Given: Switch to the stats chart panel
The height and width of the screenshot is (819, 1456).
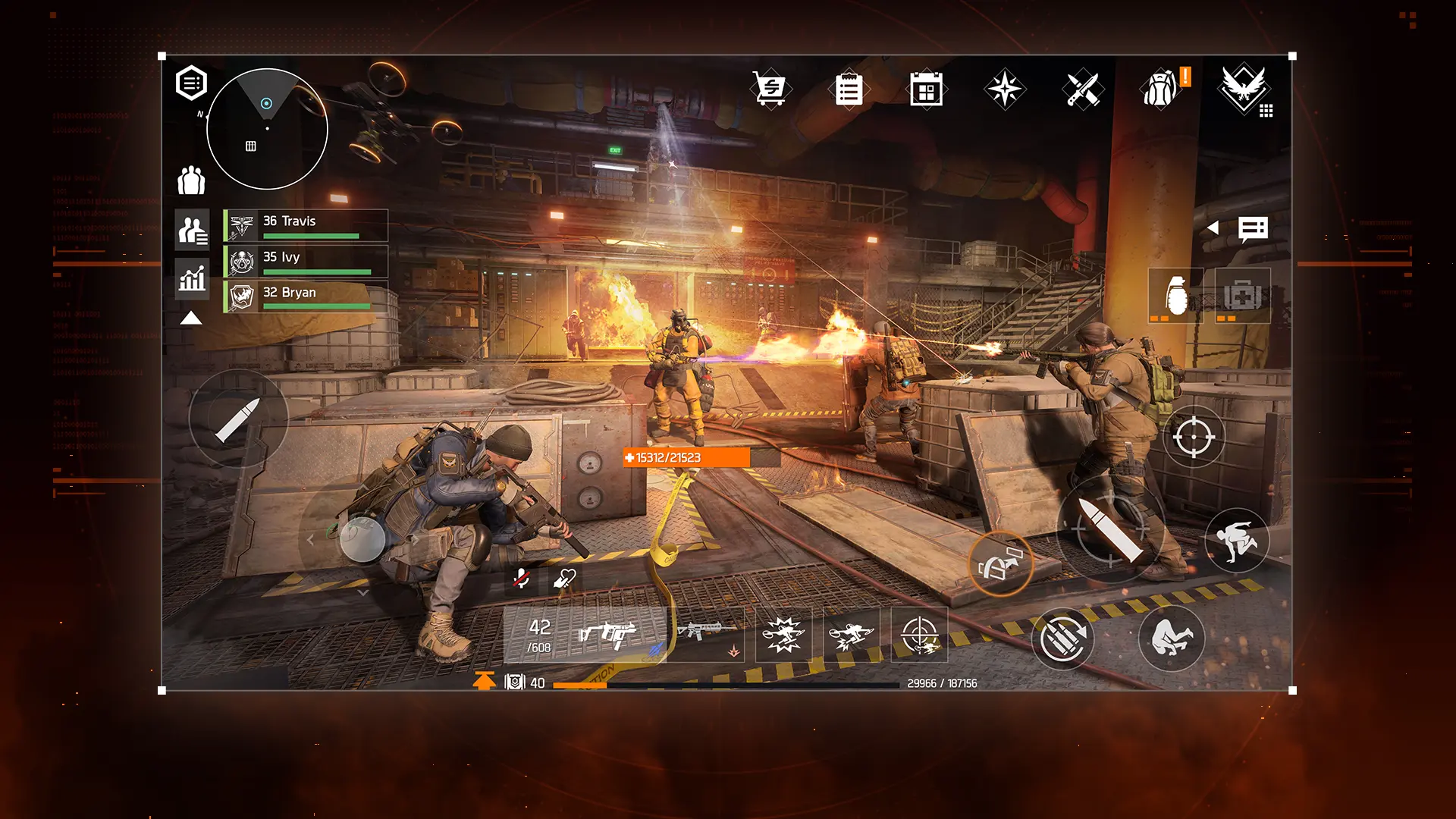Looking at the screenshot, I should (x=191, y=279).
